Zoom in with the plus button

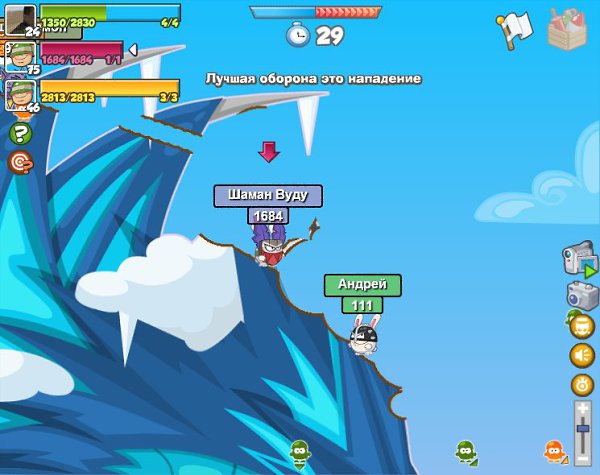click(582, 409)
